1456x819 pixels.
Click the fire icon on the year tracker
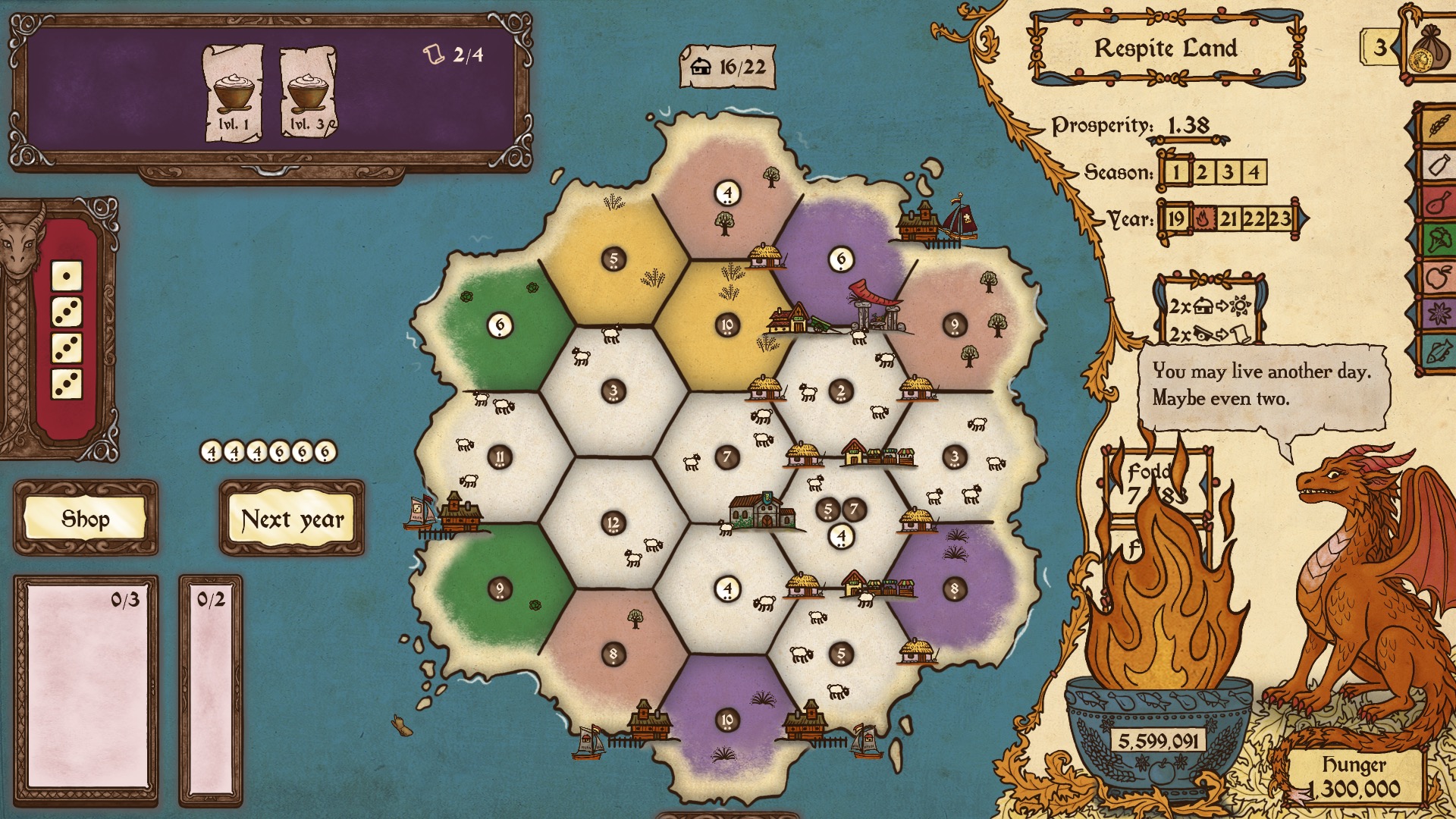pos(1202,219)
